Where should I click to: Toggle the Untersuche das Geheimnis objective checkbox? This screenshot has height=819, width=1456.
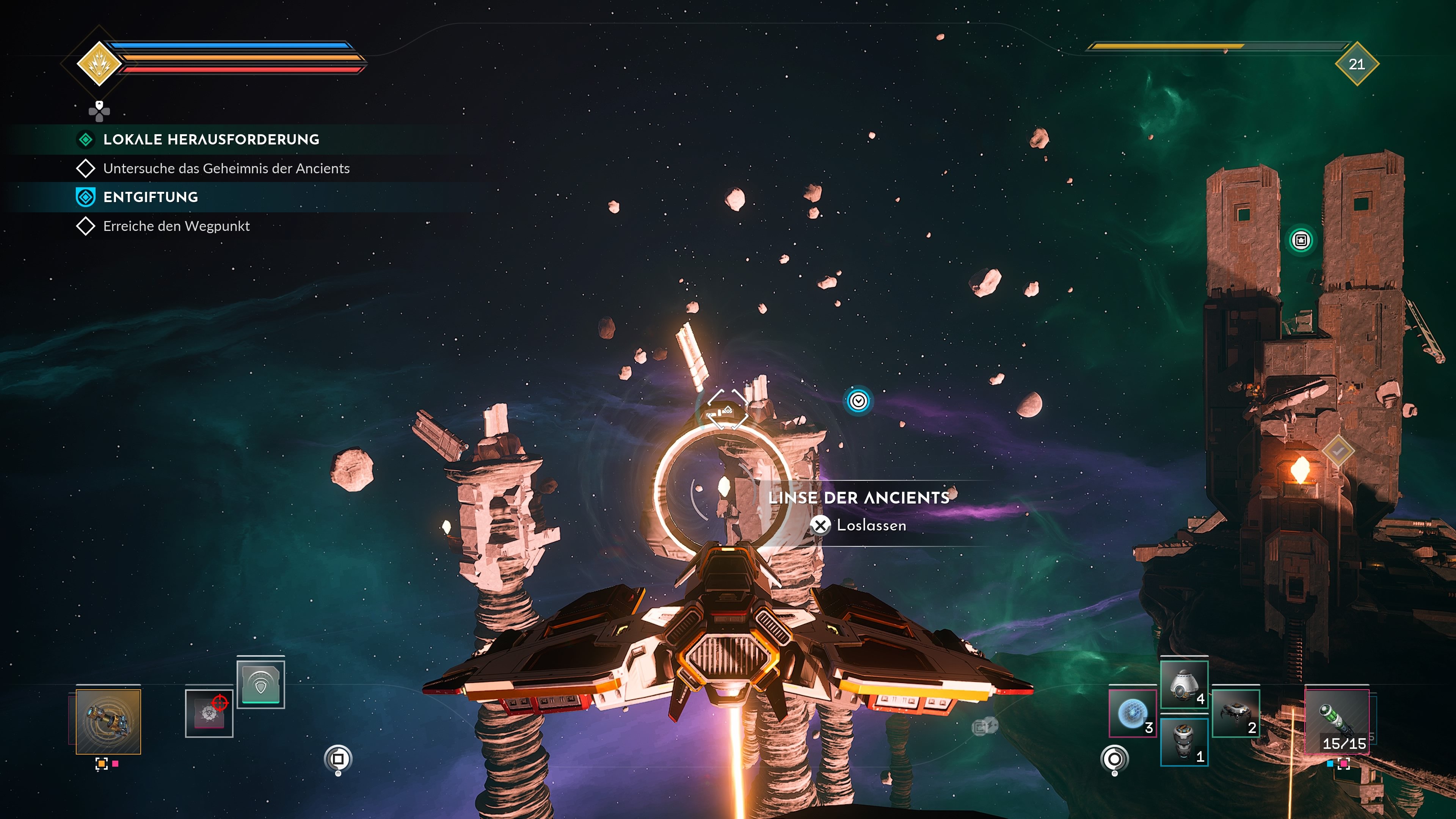pyautogui.click(x=86, y=168)
